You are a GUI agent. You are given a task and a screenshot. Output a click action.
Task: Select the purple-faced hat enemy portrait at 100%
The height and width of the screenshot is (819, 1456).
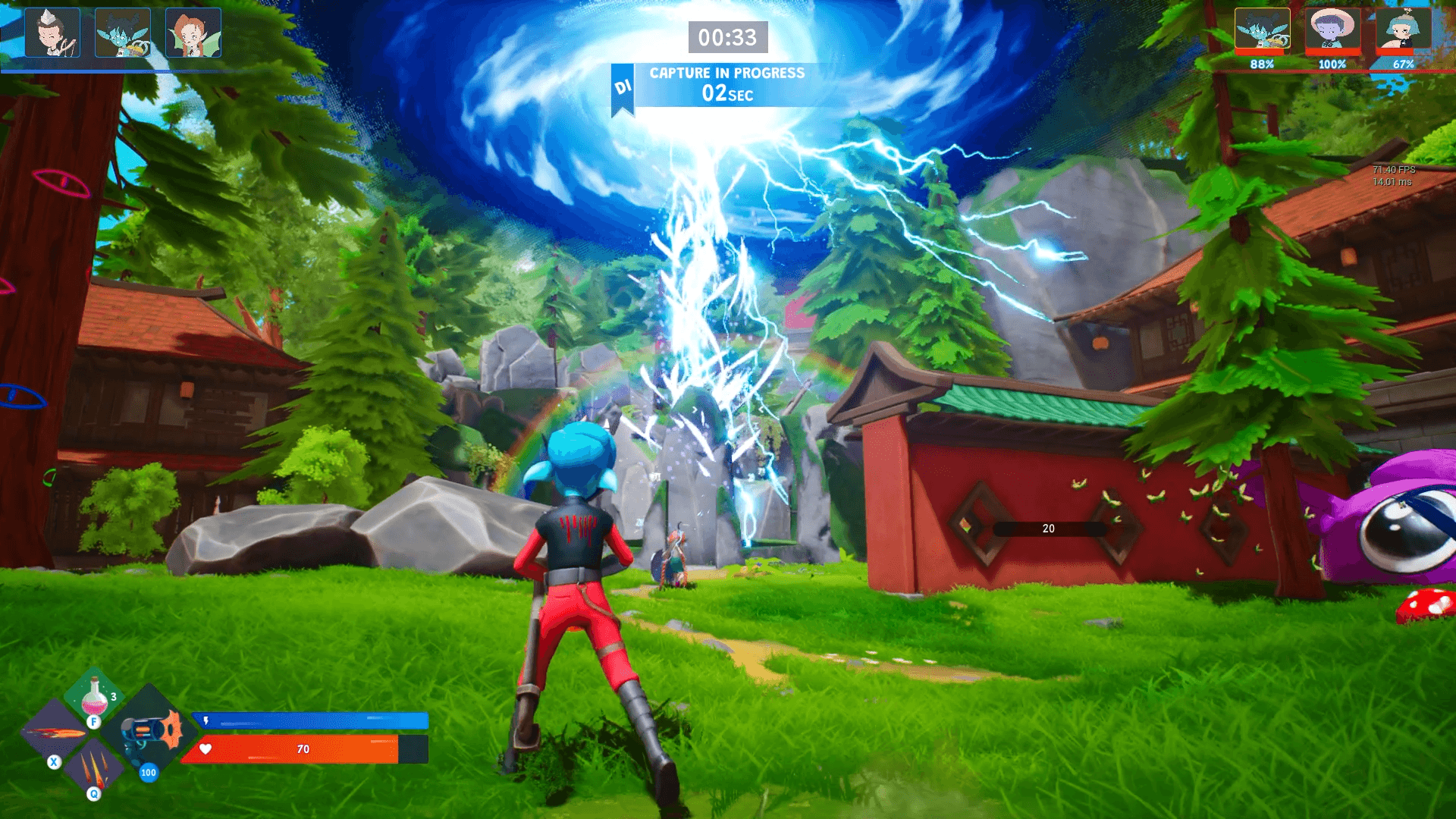[x=1332, y=30]
